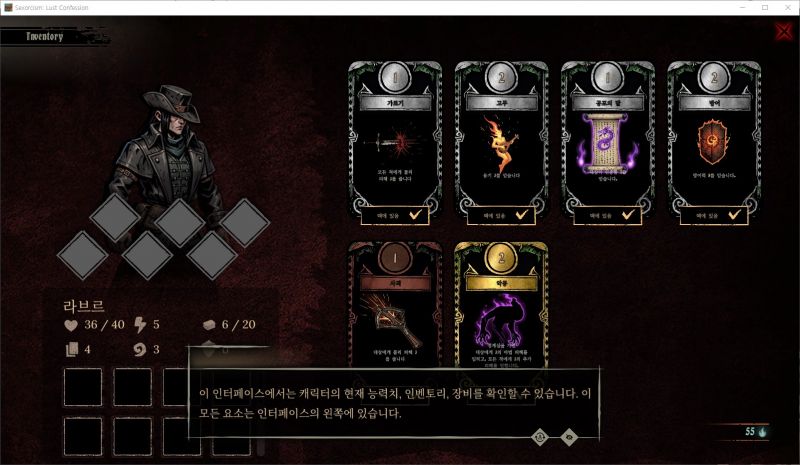This screenshot has width=800, height=465.
Task: Toggle the in-deck checkbox on 방어 card
Action: click(737, 214)
